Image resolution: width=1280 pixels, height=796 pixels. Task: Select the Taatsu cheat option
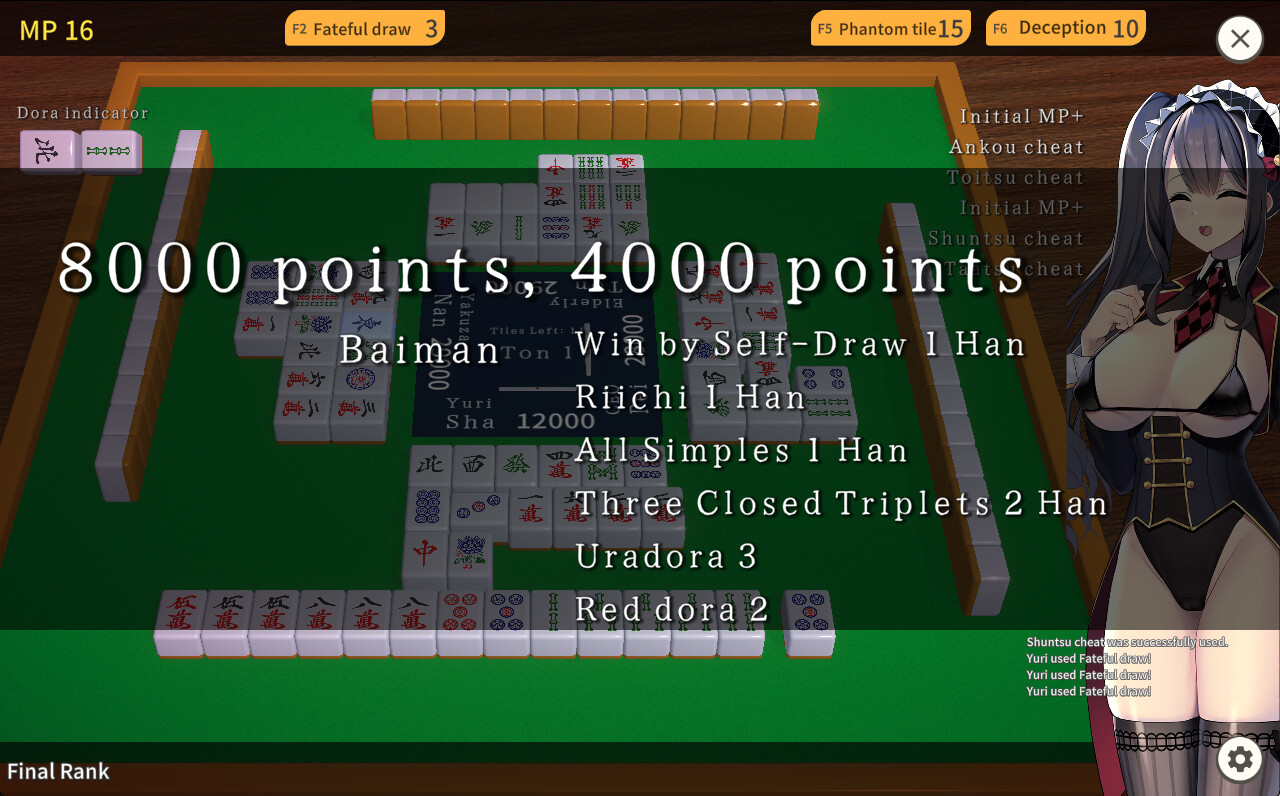click(x=1015, y=268)
